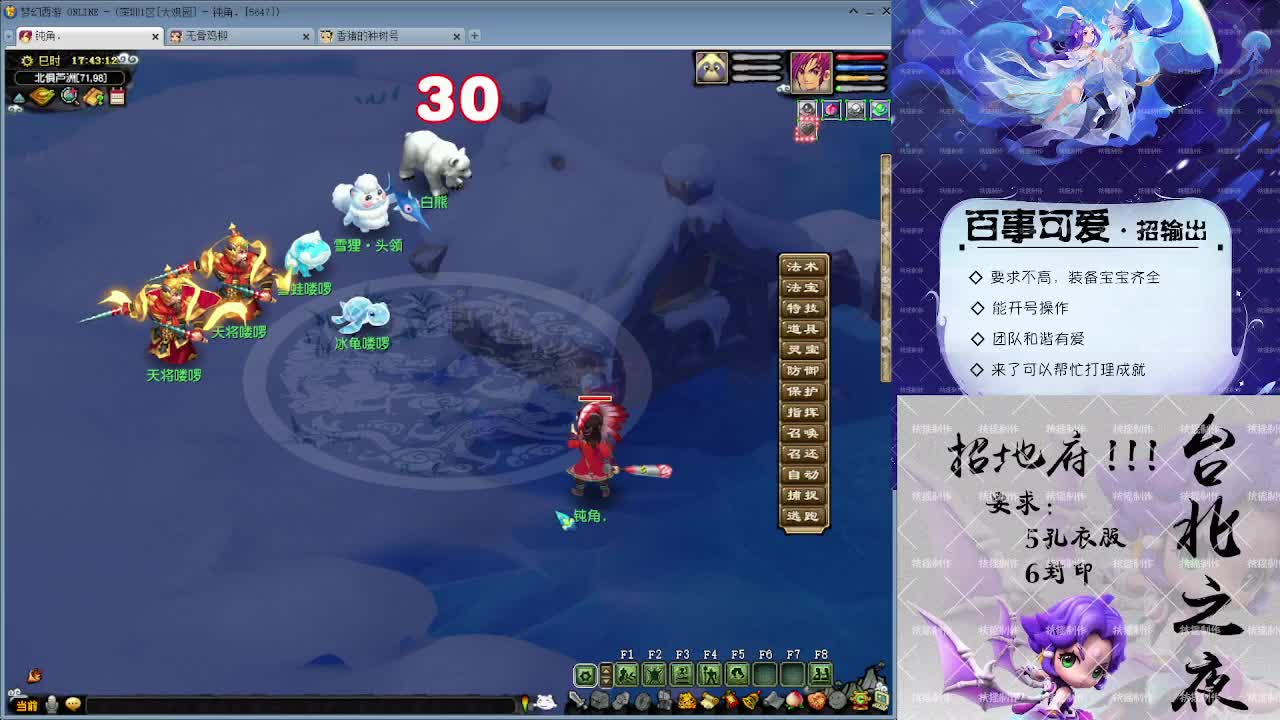Screen dimensions: 1280x720
Task: Click the settings gear next to the clock
Action: (x=28, y=60)
